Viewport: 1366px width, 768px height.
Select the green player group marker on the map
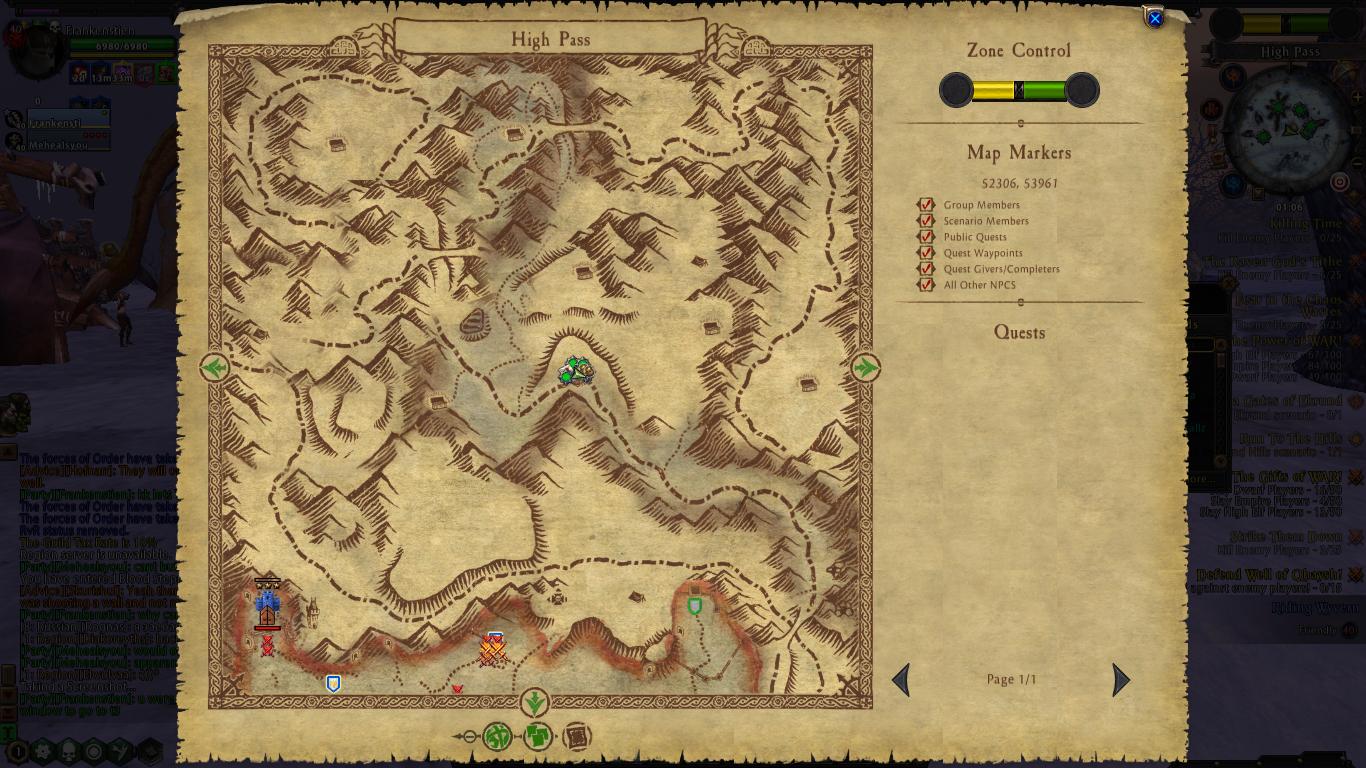pos(575,371)
